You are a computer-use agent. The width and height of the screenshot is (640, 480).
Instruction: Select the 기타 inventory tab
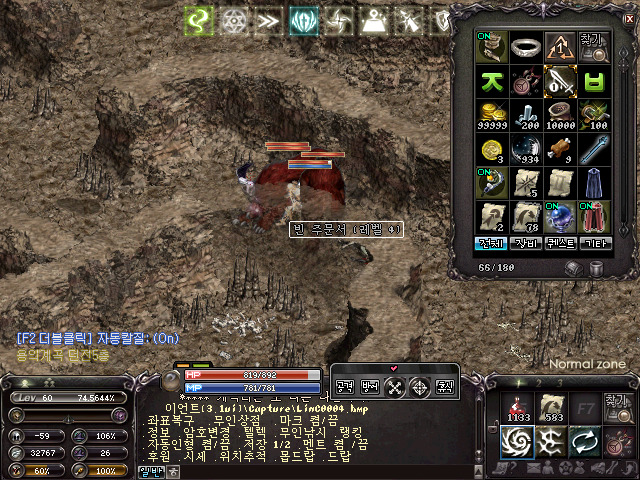(x=594, y=243)
